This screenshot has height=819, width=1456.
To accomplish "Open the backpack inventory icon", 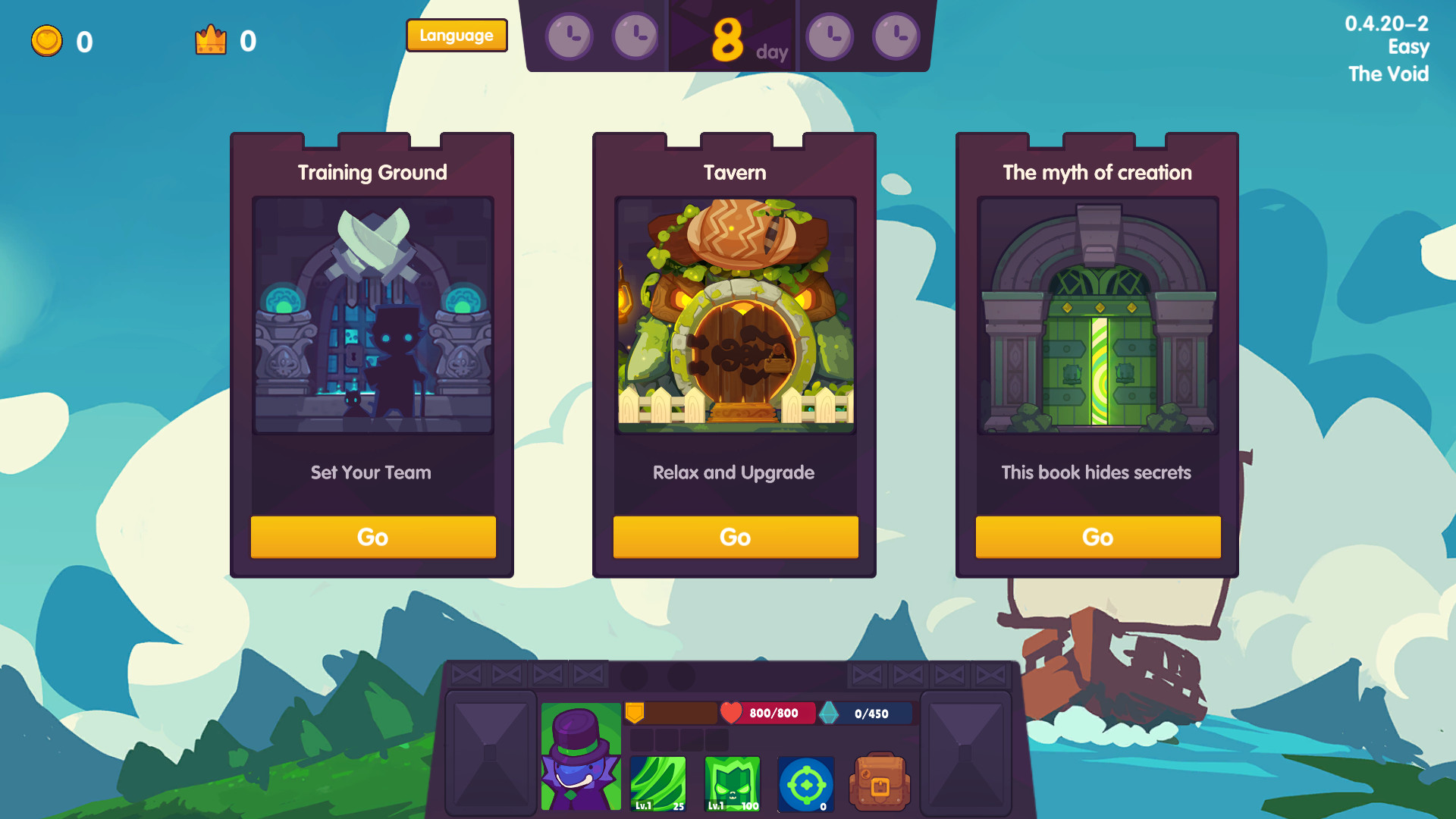I will pyautogui.click(x=880, y=781).
